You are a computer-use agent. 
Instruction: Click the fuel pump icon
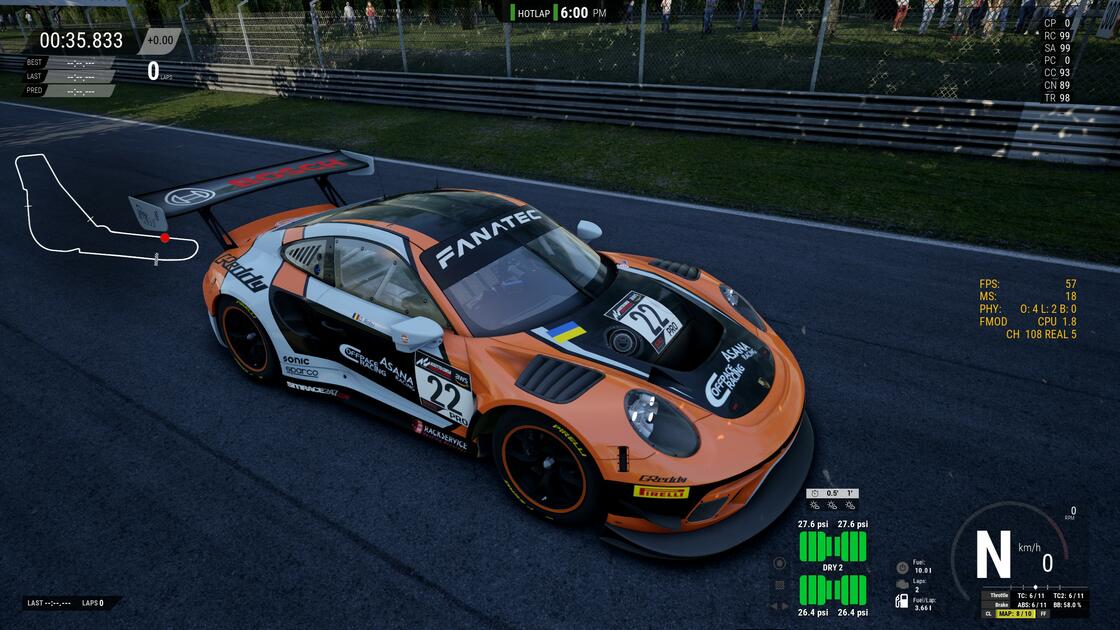(902, 601)
